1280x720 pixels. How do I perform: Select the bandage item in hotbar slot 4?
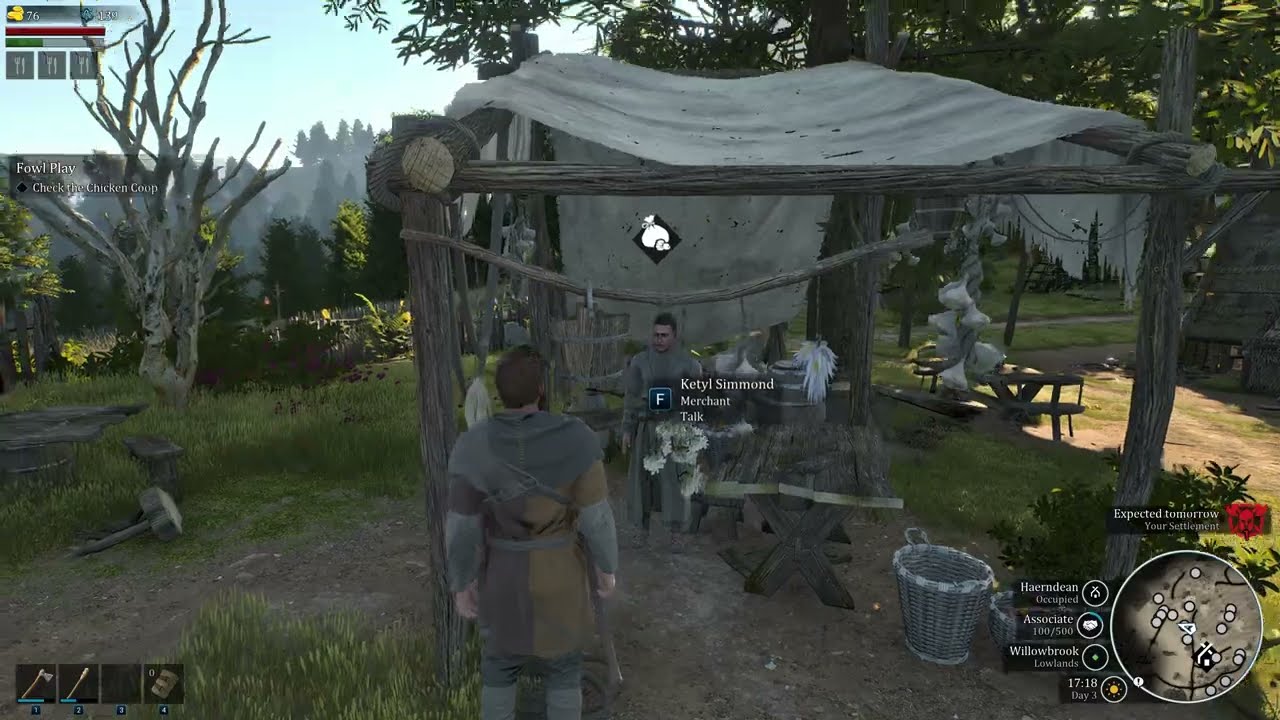pos(163,684)
